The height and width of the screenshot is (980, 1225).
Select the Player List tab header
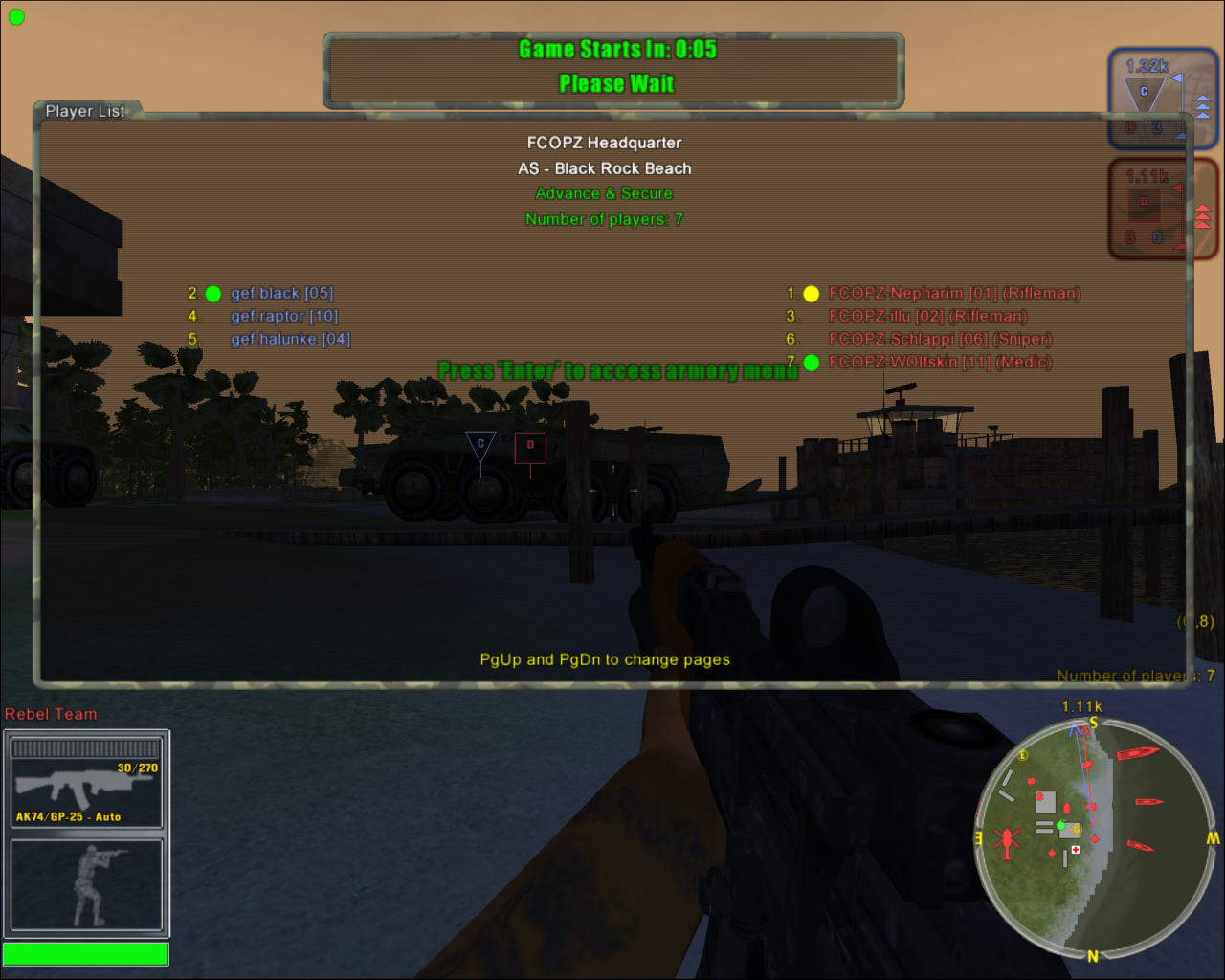(85, 111)
